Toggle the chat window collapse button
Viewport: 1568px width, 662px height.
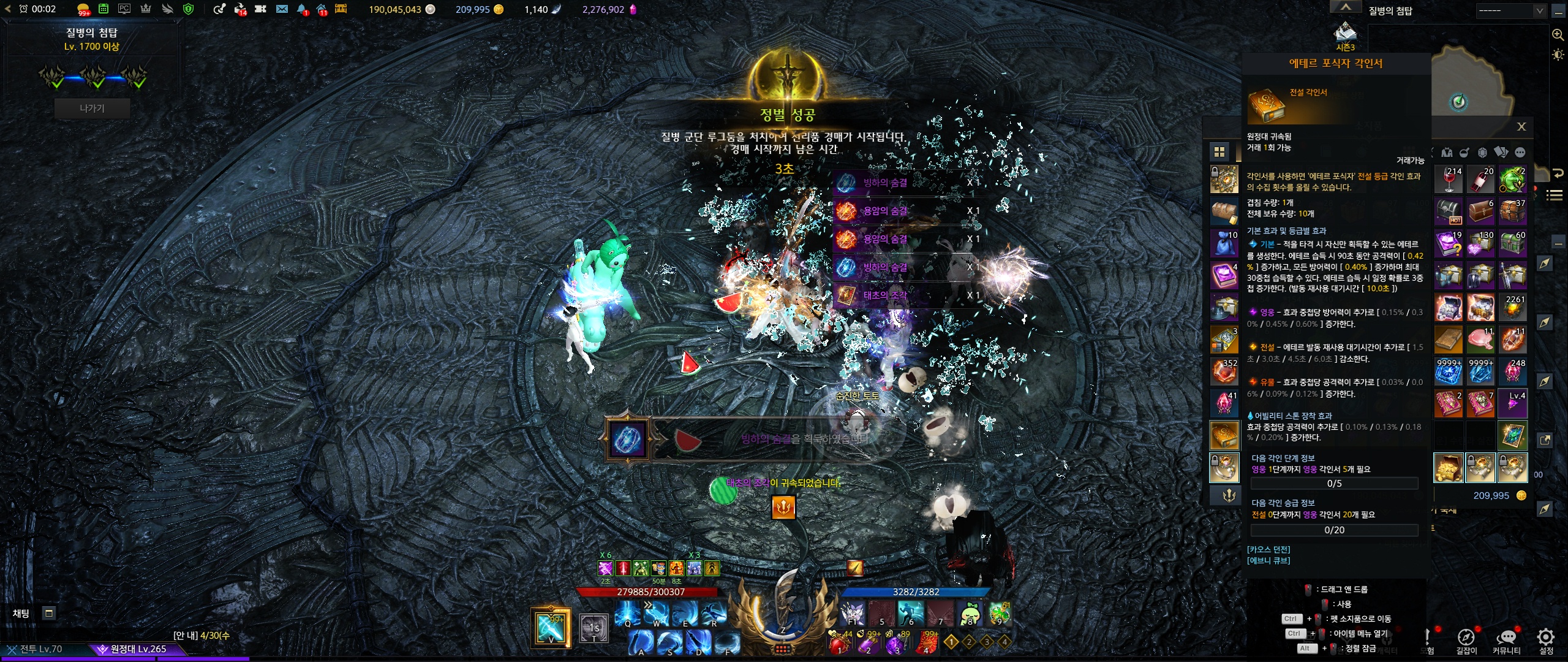tap(49, 613)
